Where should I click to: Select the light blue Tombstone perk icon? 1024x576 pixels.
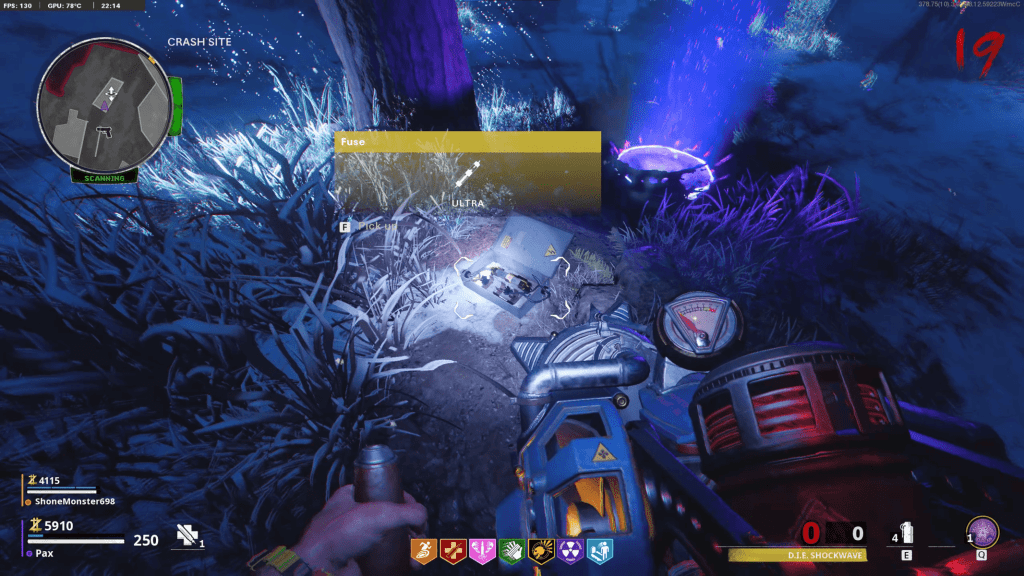599,548
